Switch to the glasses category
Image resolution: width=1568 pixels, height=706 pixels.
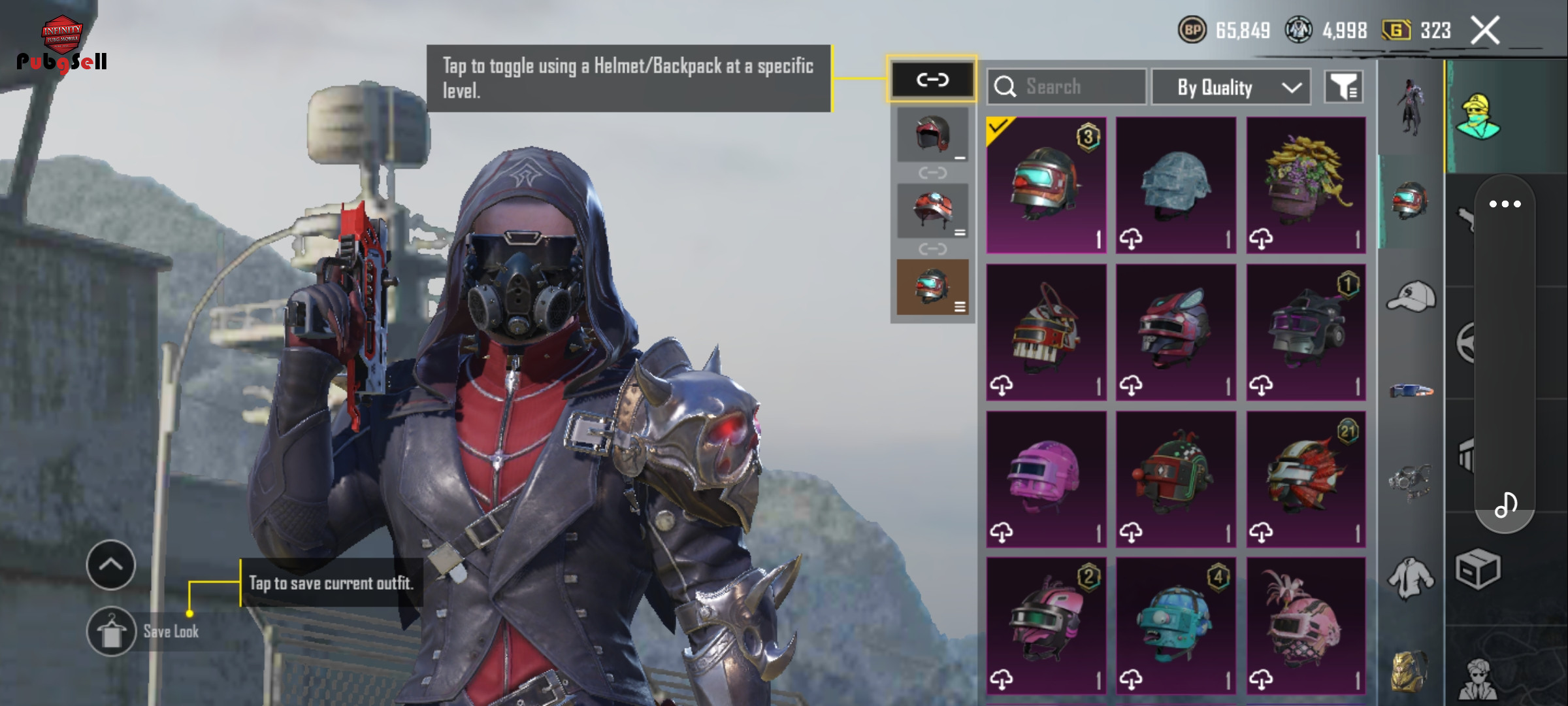pyautogui.click(x=1411, y=391)
